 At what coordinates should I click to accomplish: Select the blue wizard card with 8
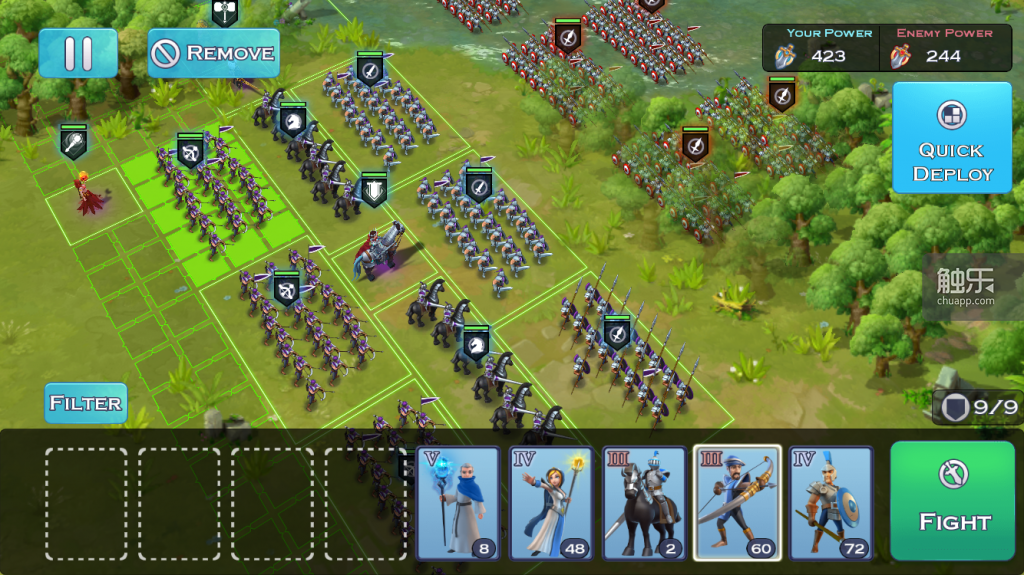click(x=458, y=502)
